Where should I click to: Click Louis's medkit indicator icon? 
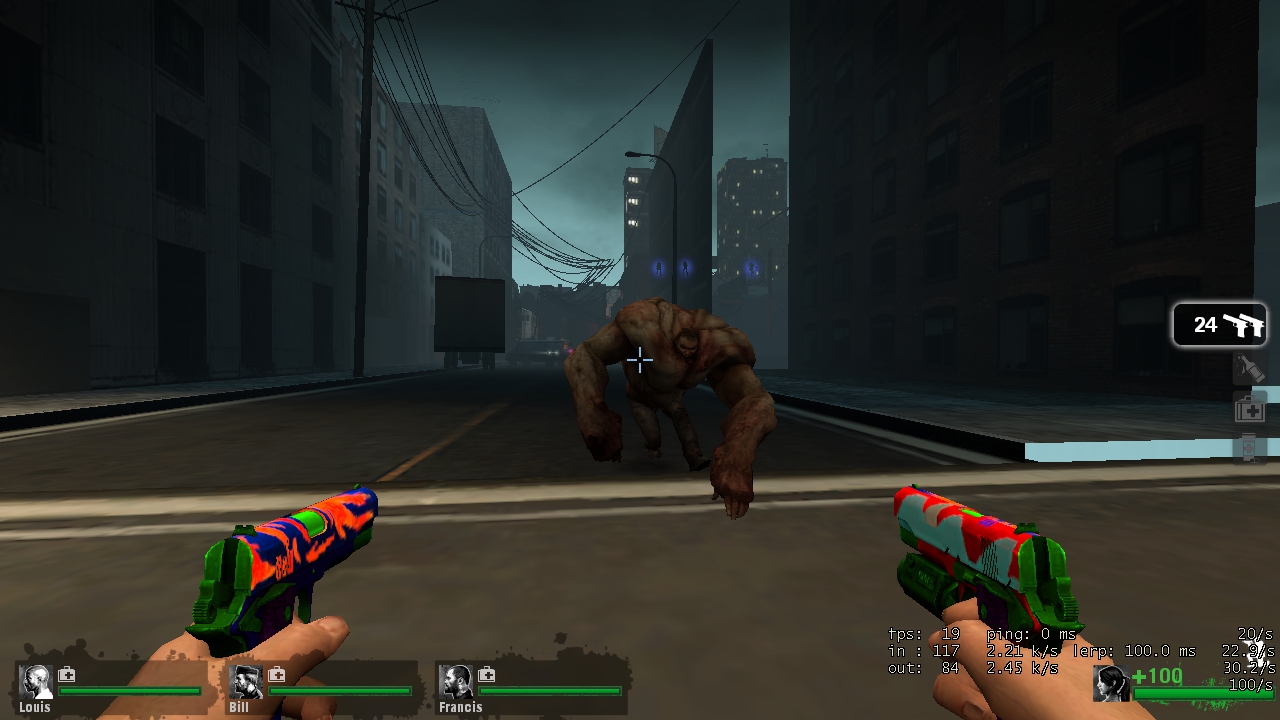(66, 676)
